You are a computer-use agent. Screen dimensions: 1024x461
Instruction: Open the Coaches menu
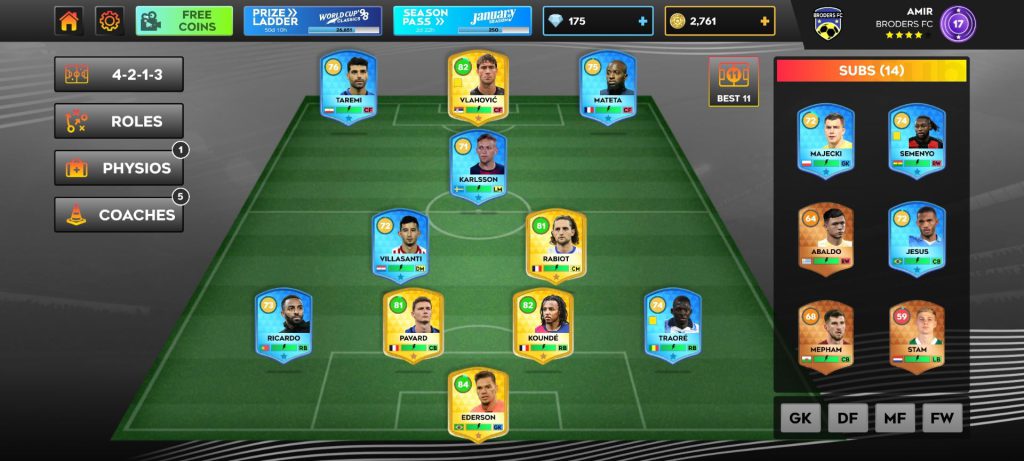119,215
